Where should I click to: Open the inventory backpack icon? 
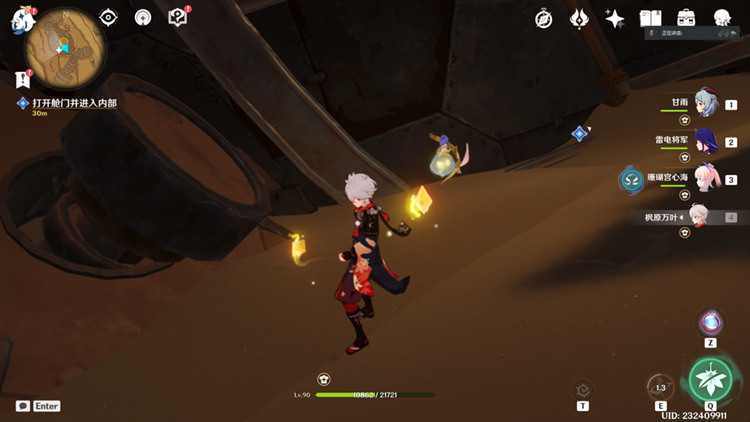686,19
